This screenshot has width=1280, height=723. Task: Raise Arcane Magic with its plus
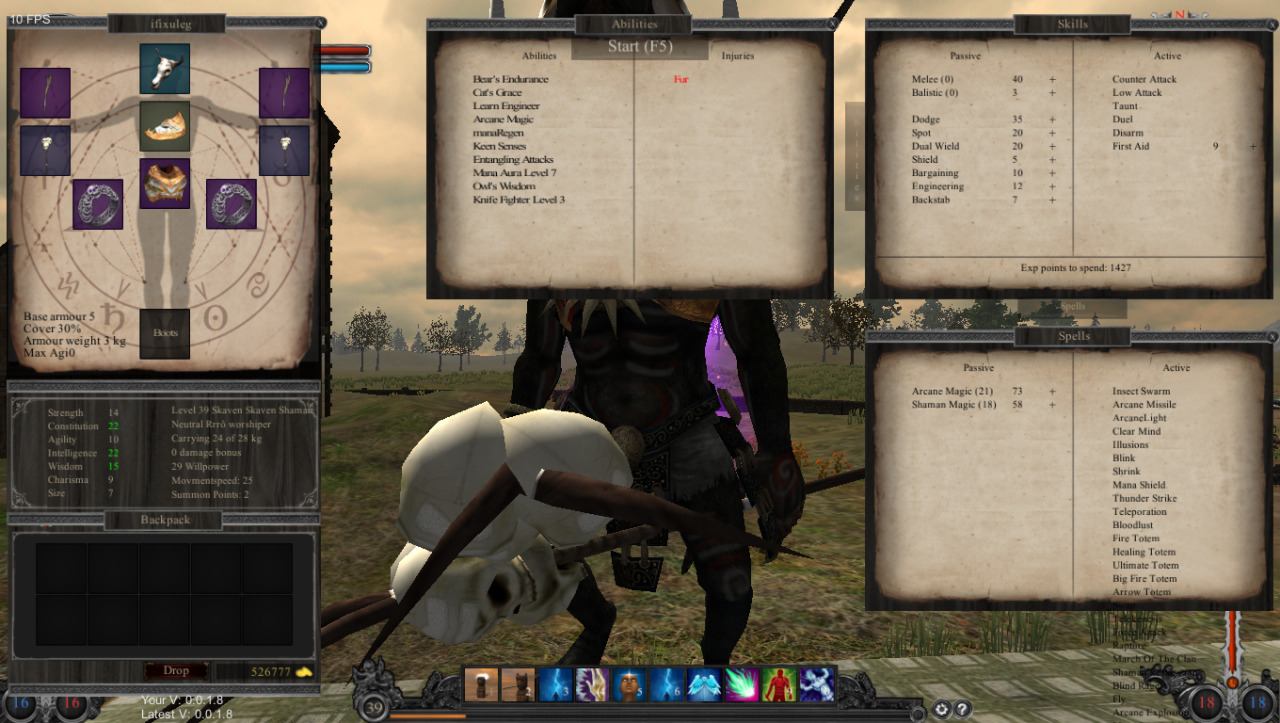tap(1052, 392)
